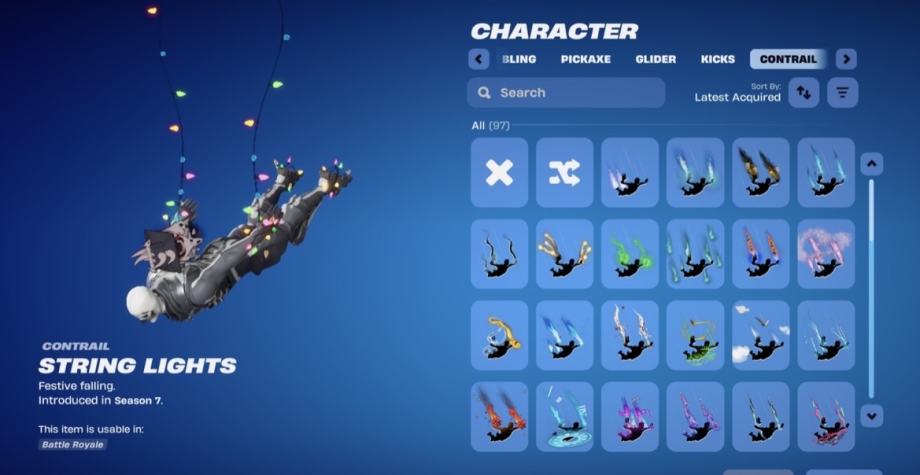Choose the shuffle random contrail tile

point(564,173)
